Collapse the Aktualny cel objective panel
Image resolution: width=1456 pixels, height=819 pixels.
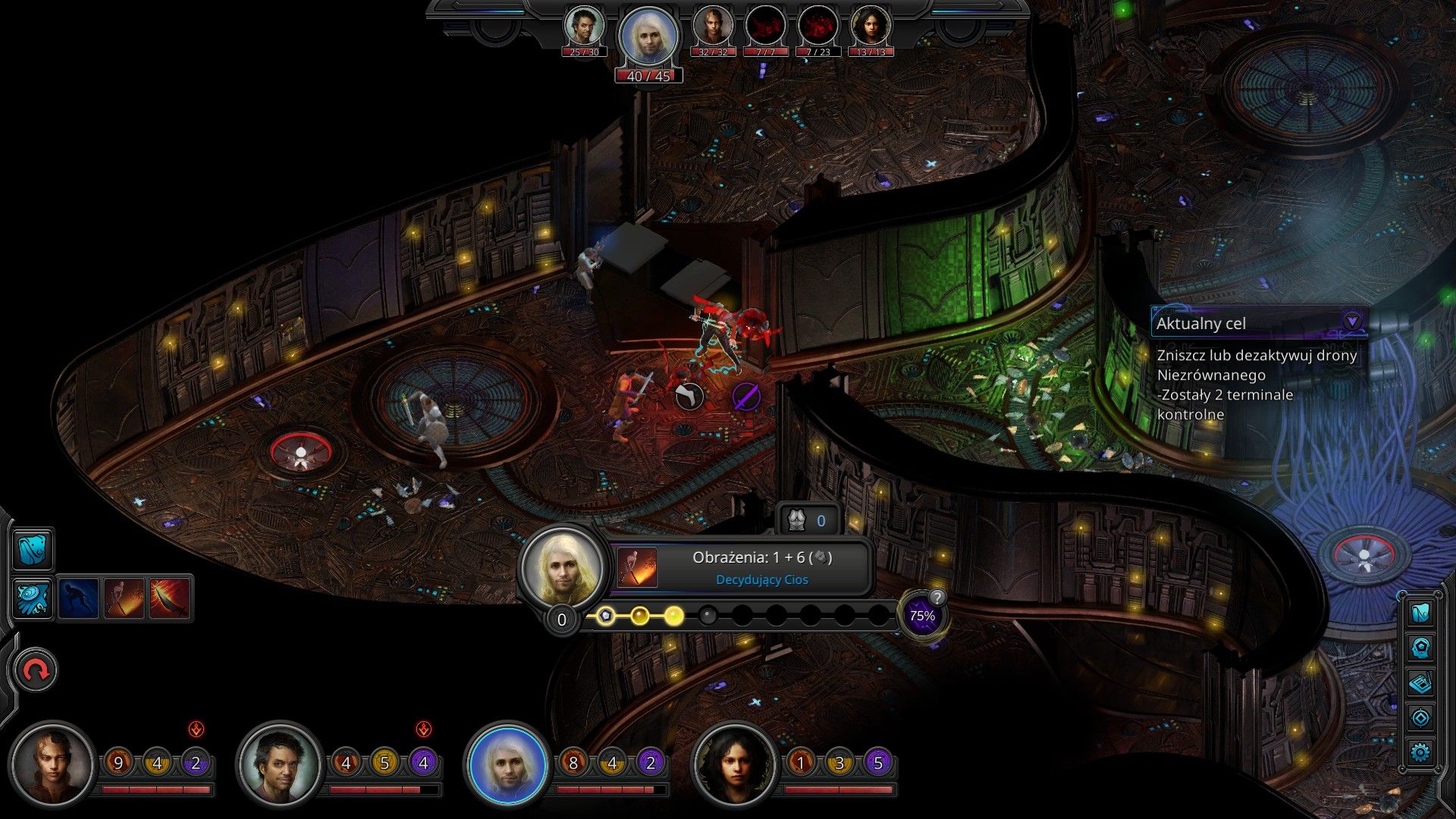1351,322
